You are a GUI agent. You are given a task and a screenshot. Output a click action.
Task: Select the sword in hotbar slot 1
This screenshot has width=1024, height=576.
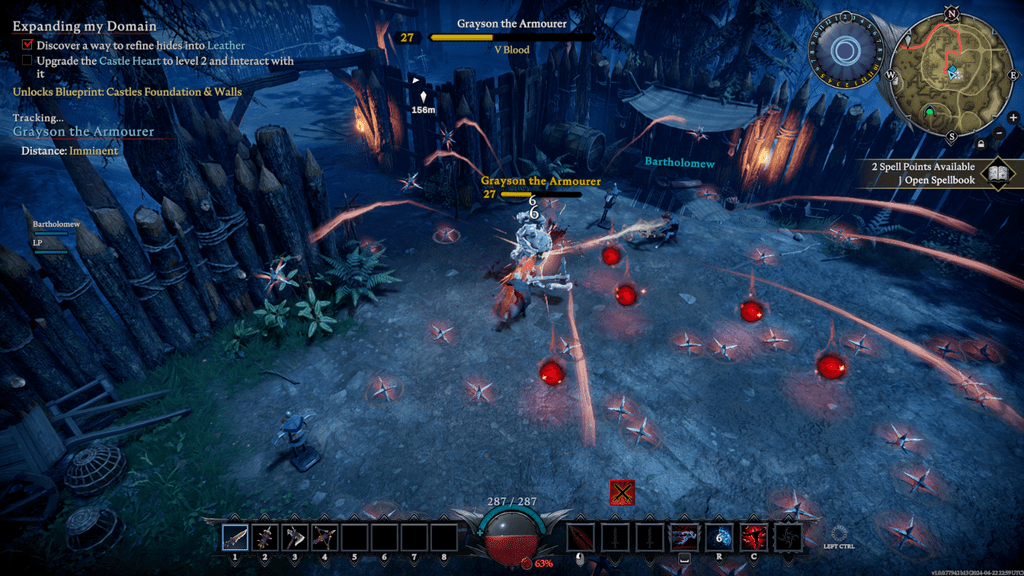click(x=236, y=538)
